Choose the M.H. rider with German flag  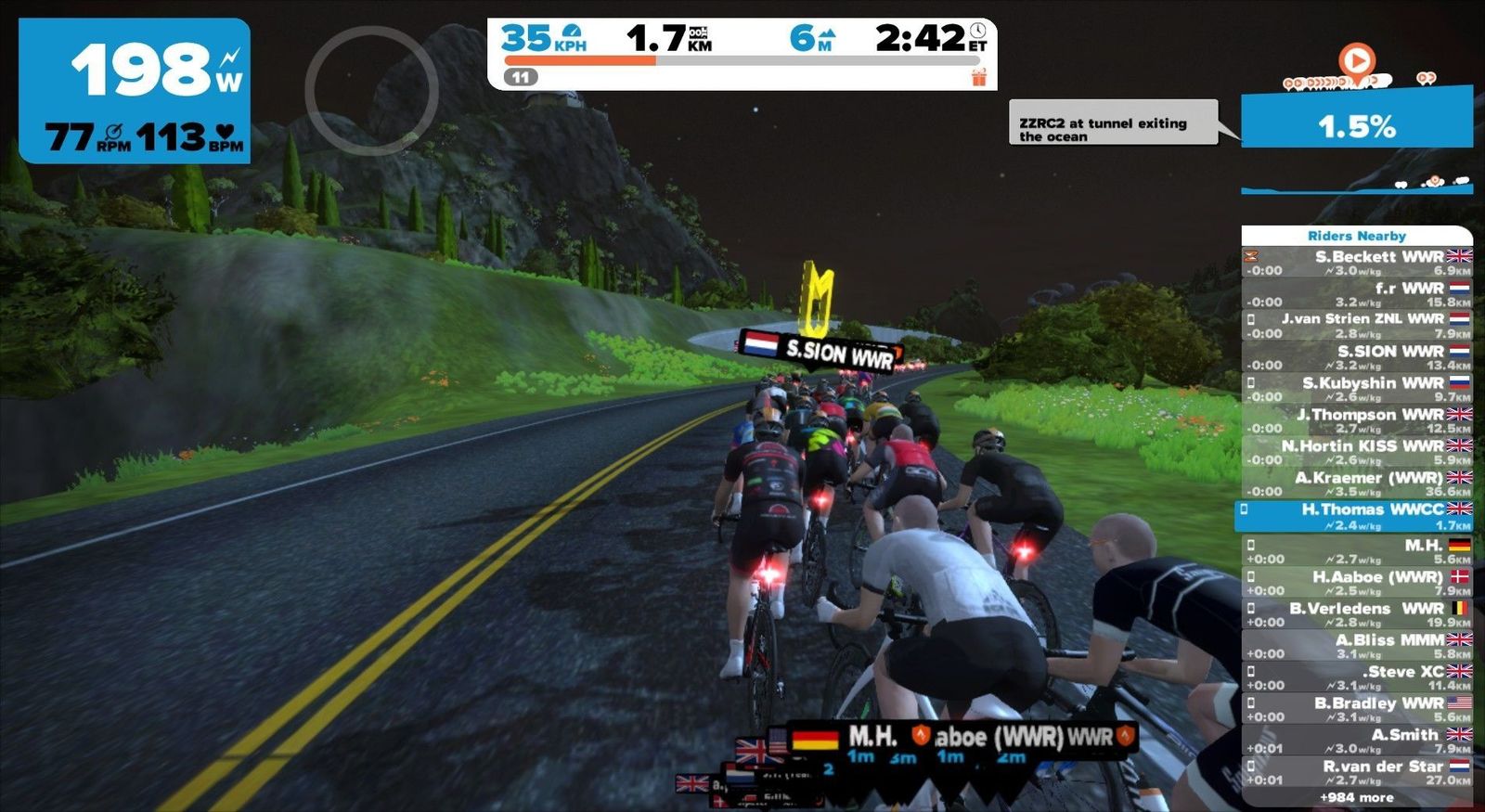pos(1357,551)
